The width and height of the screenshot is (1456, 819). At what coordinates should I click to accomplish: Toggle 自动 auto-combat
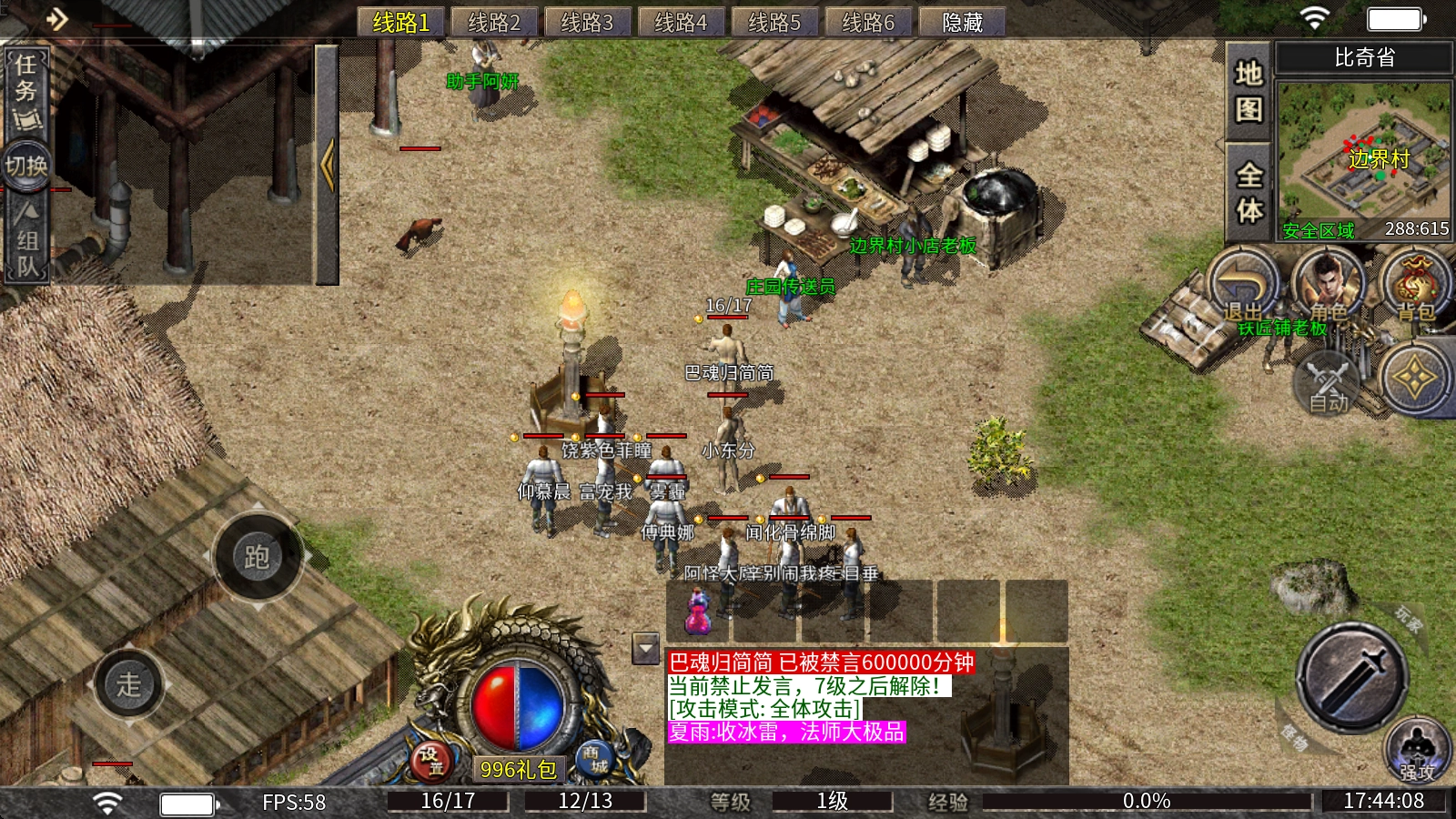[1329, 384]
